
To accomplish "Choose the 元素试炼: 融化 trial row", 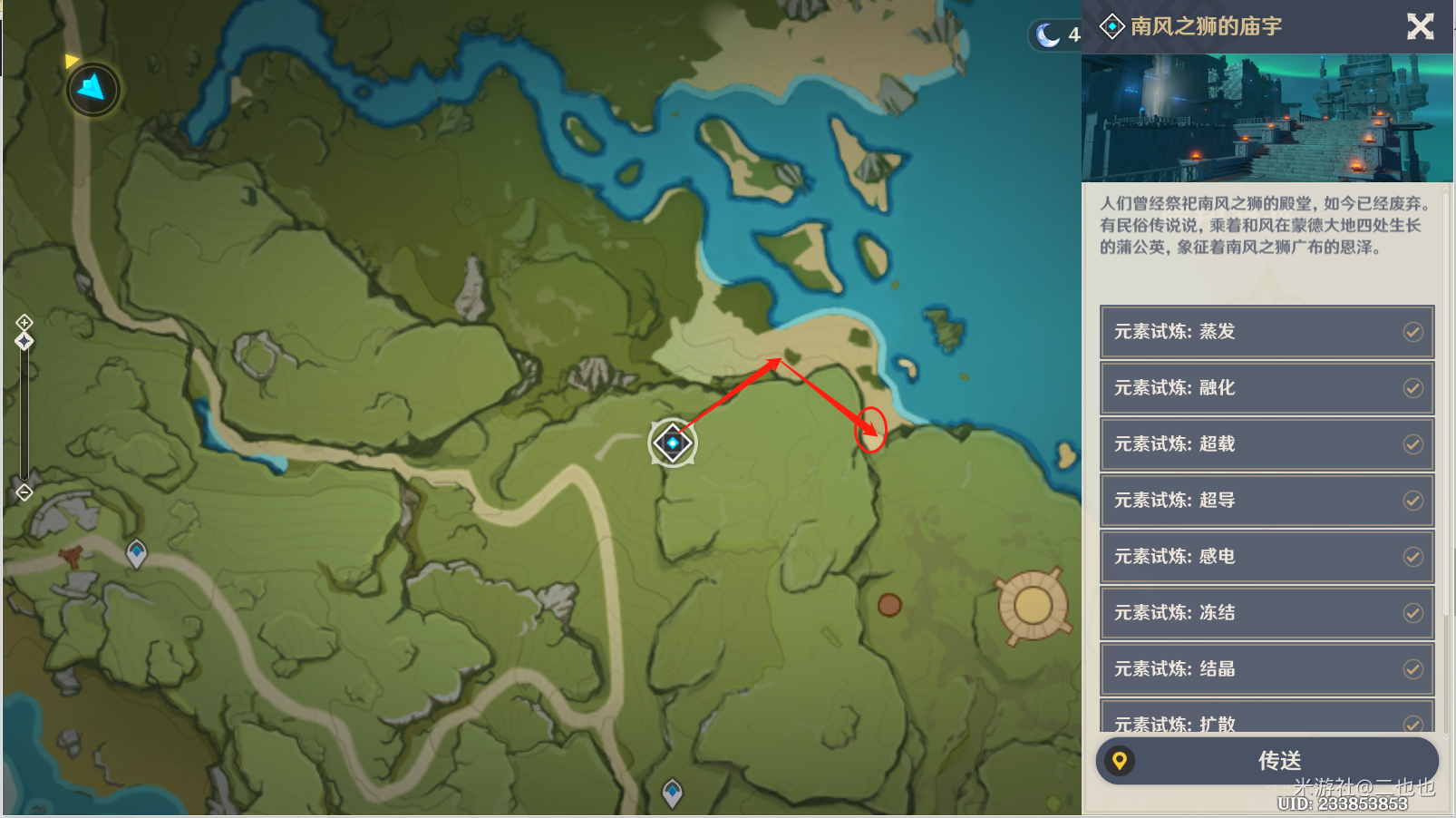I will pos(1267,388).
